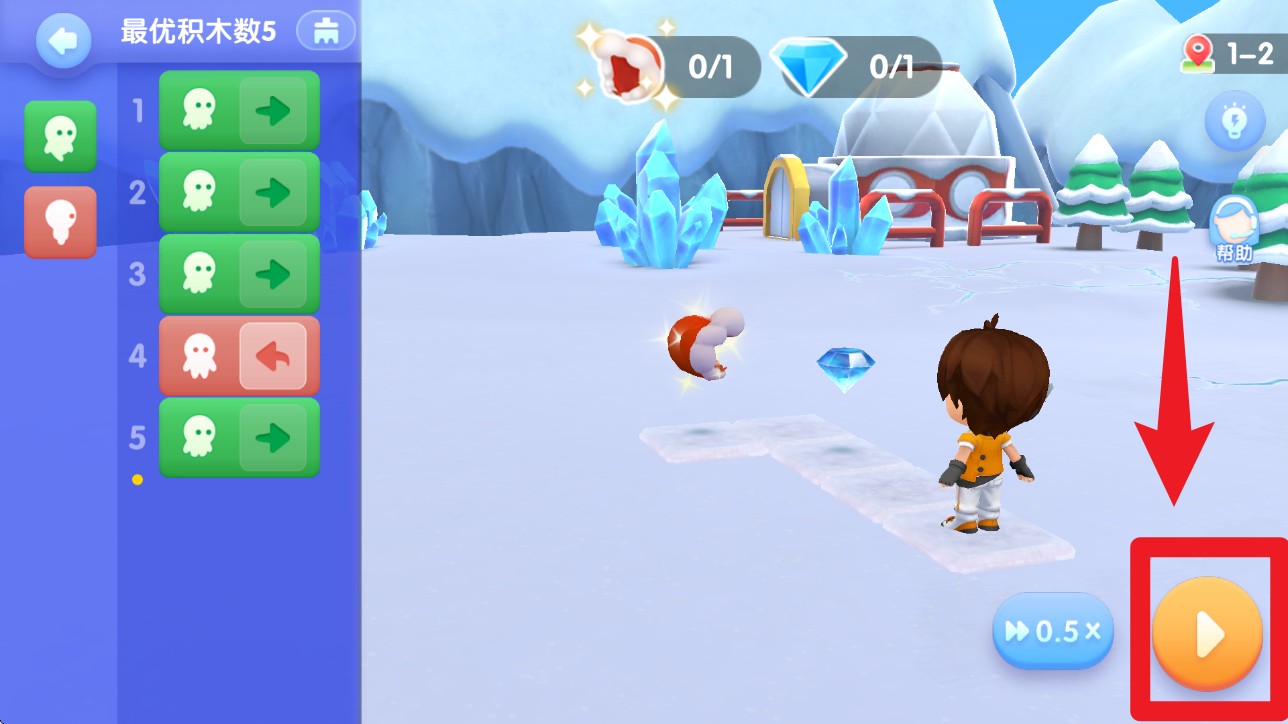The image size is (1288, 724).
Task: Select the red turn-left block in step 4
Action: click(239, 356)
